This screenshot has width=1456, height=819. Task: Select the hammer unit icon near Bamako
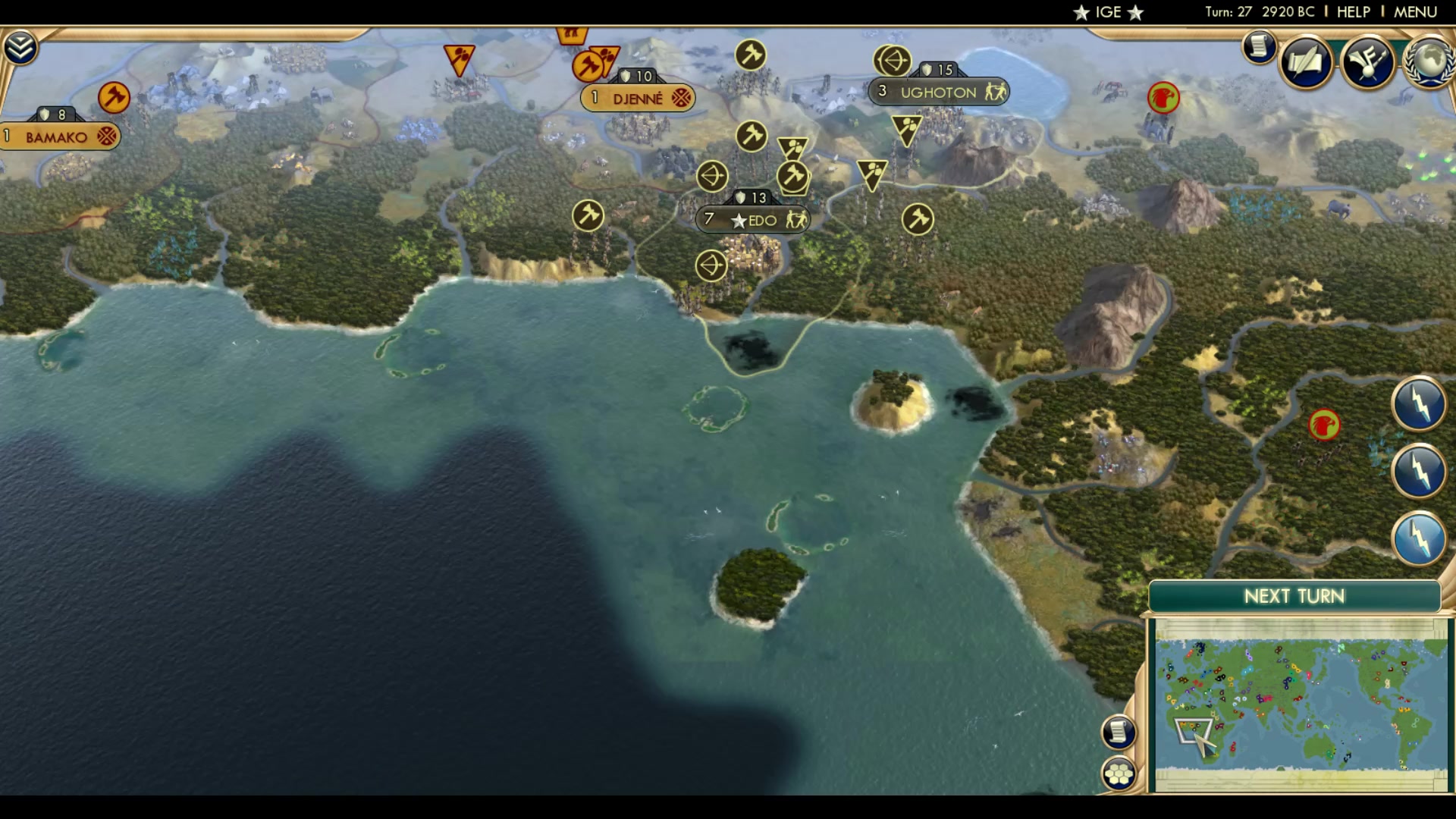[x=114, y=98]
